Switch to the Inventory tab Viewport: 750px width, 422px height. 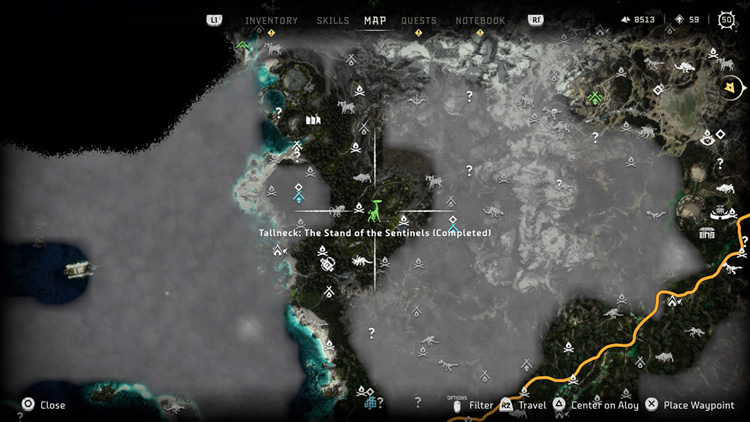tap(271, 20)
